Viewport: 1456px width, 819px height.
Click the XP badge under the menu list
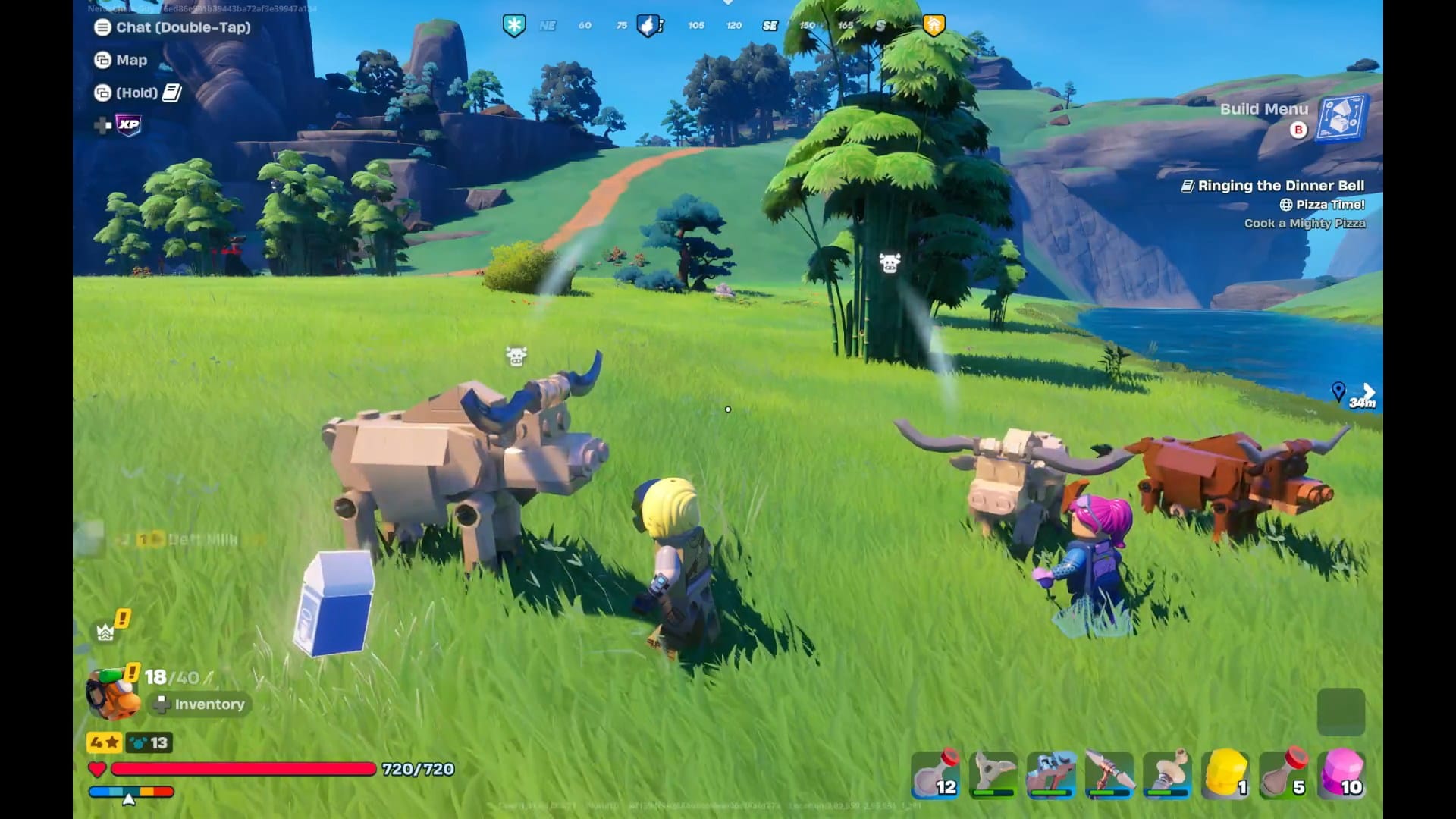pyautogui.click(x=127, y=125)
